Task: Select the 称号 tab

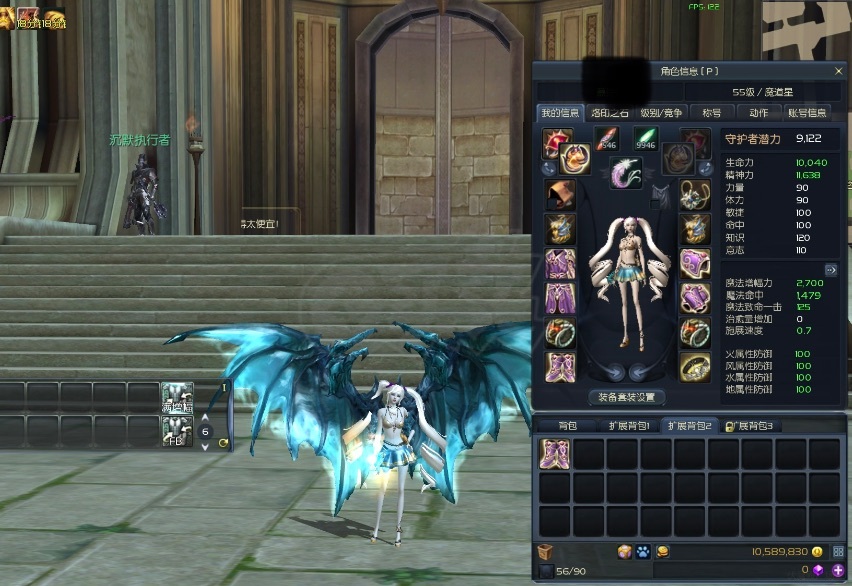Action: coord(711,113)
